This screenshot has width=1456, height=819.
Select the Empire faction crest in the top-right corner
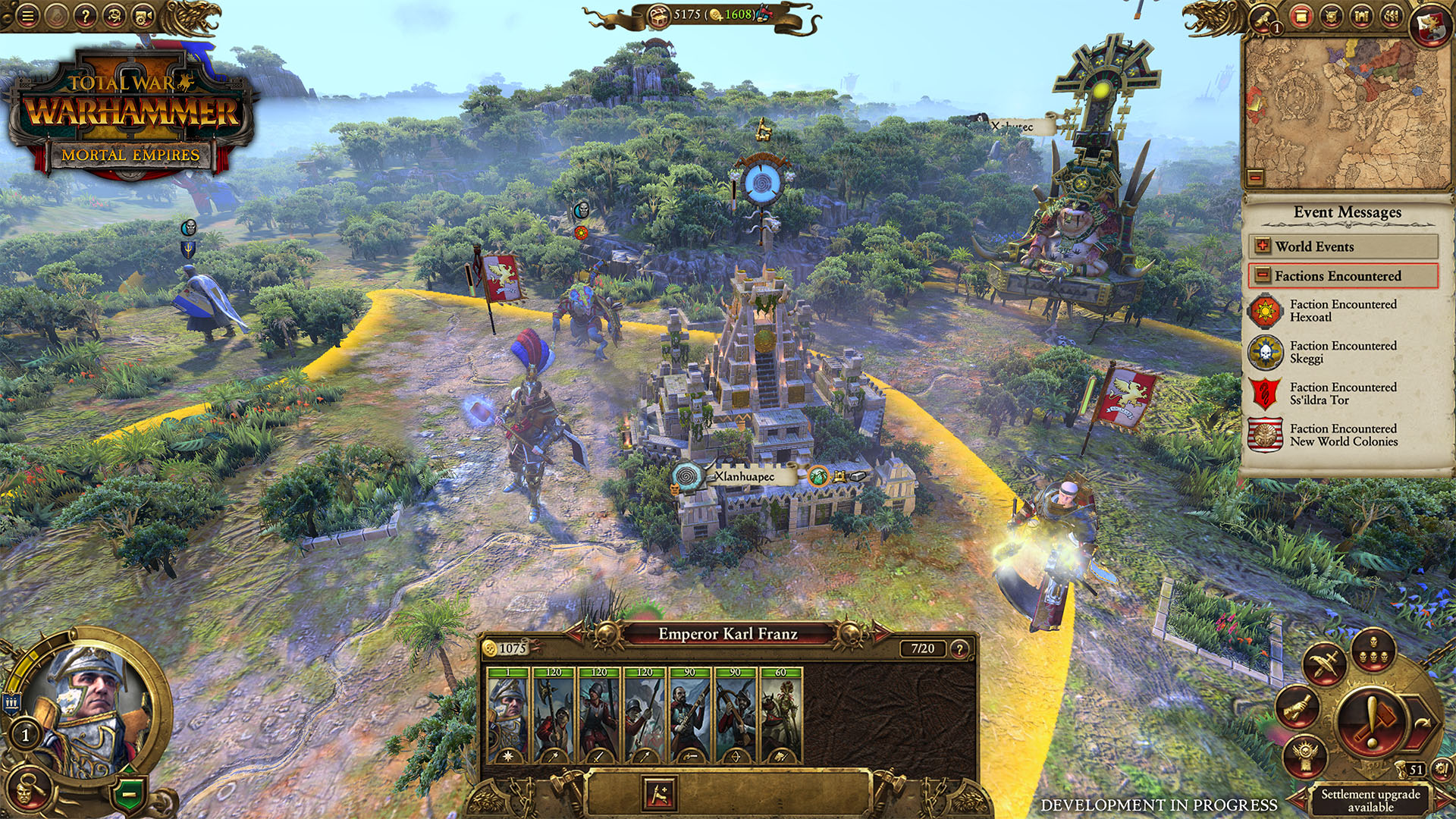pyautogui.click(x=1430, y=21)
